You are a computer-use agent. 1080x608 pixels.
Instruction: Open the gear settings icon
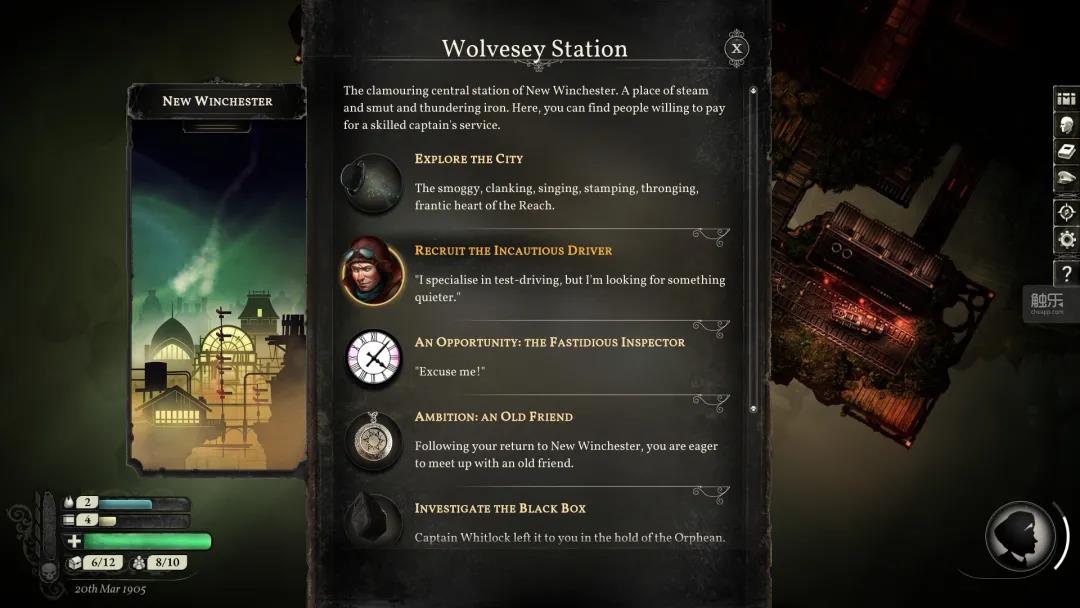1066,240
